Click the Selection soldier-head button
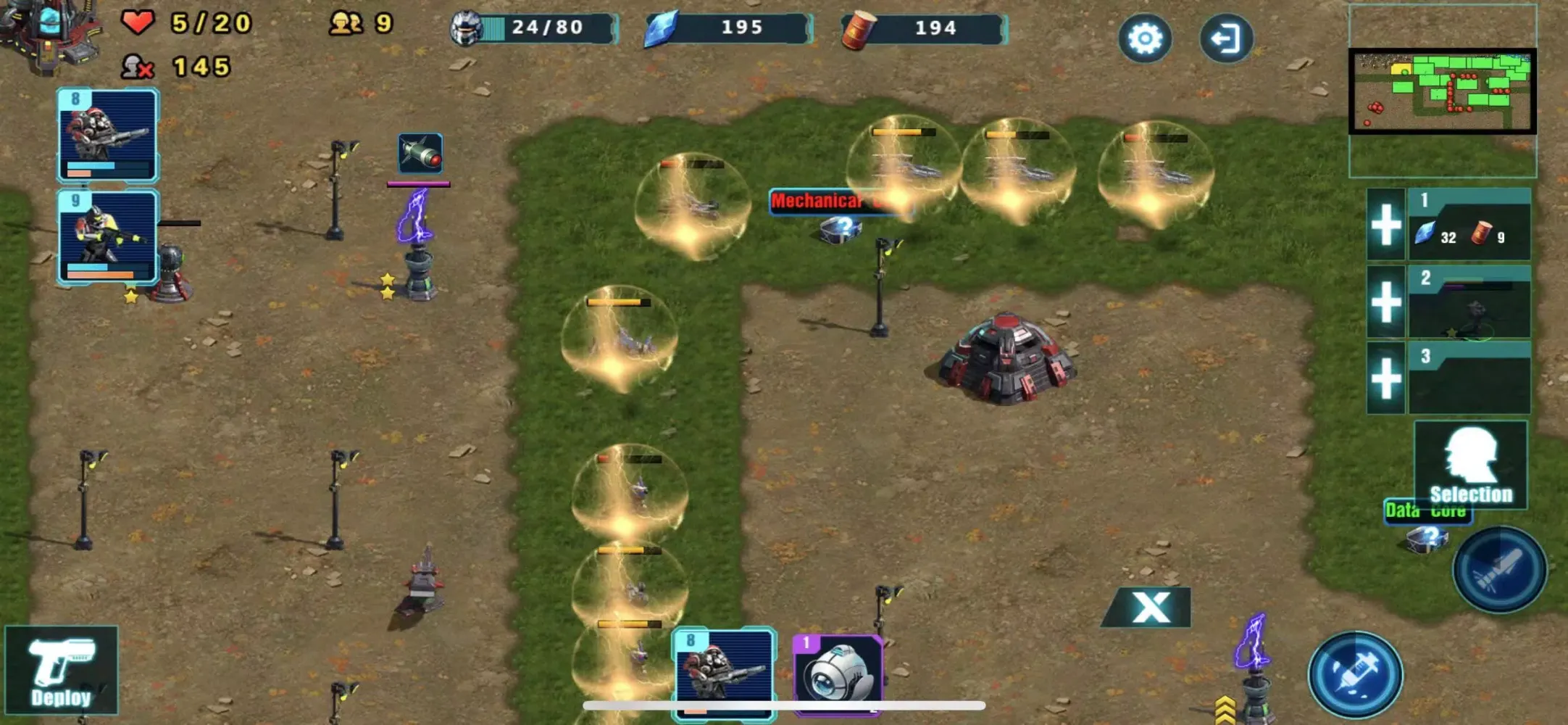This screenshot has height=725, width=1568. click(x=1471, y=465)
